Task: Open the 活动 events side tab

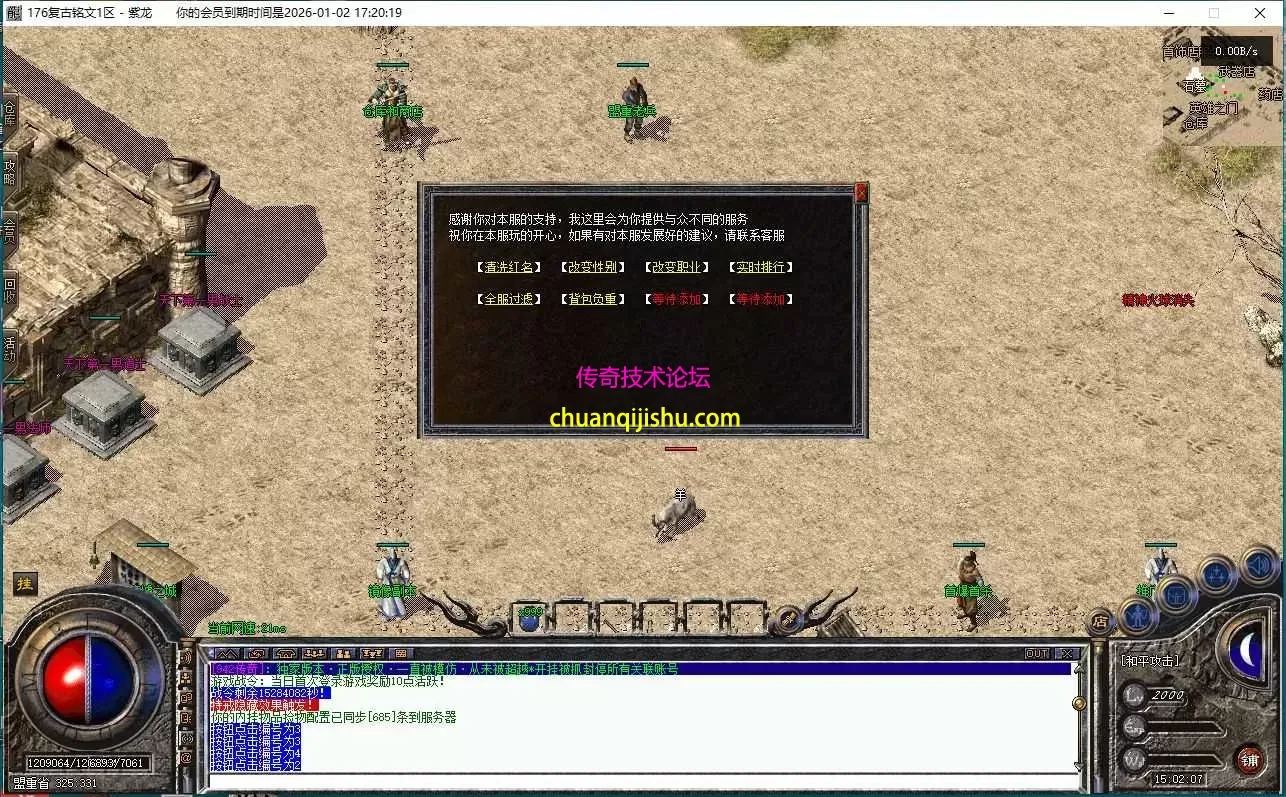Action: pos(10,347)
